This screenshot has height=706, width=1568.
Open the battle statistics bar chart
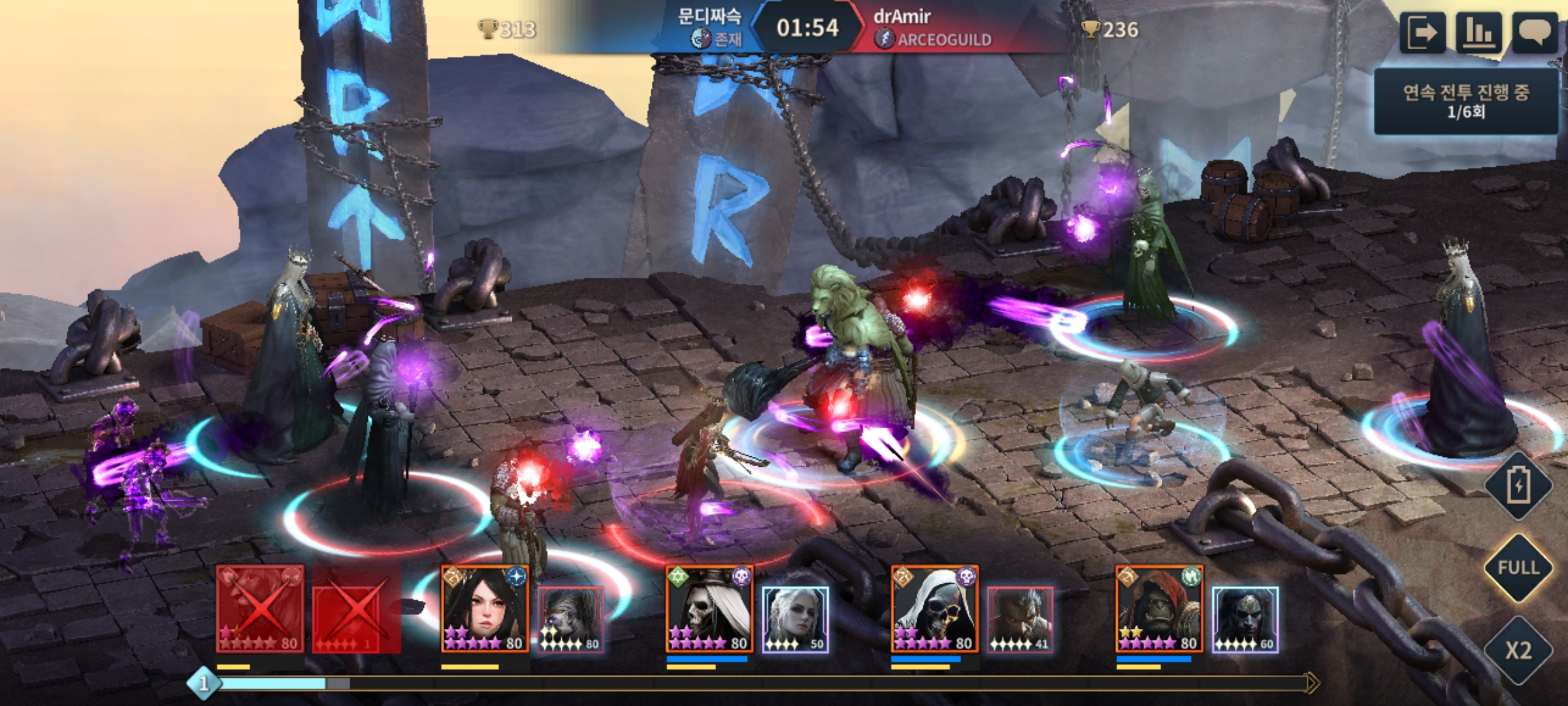(x=1478, y=33)
